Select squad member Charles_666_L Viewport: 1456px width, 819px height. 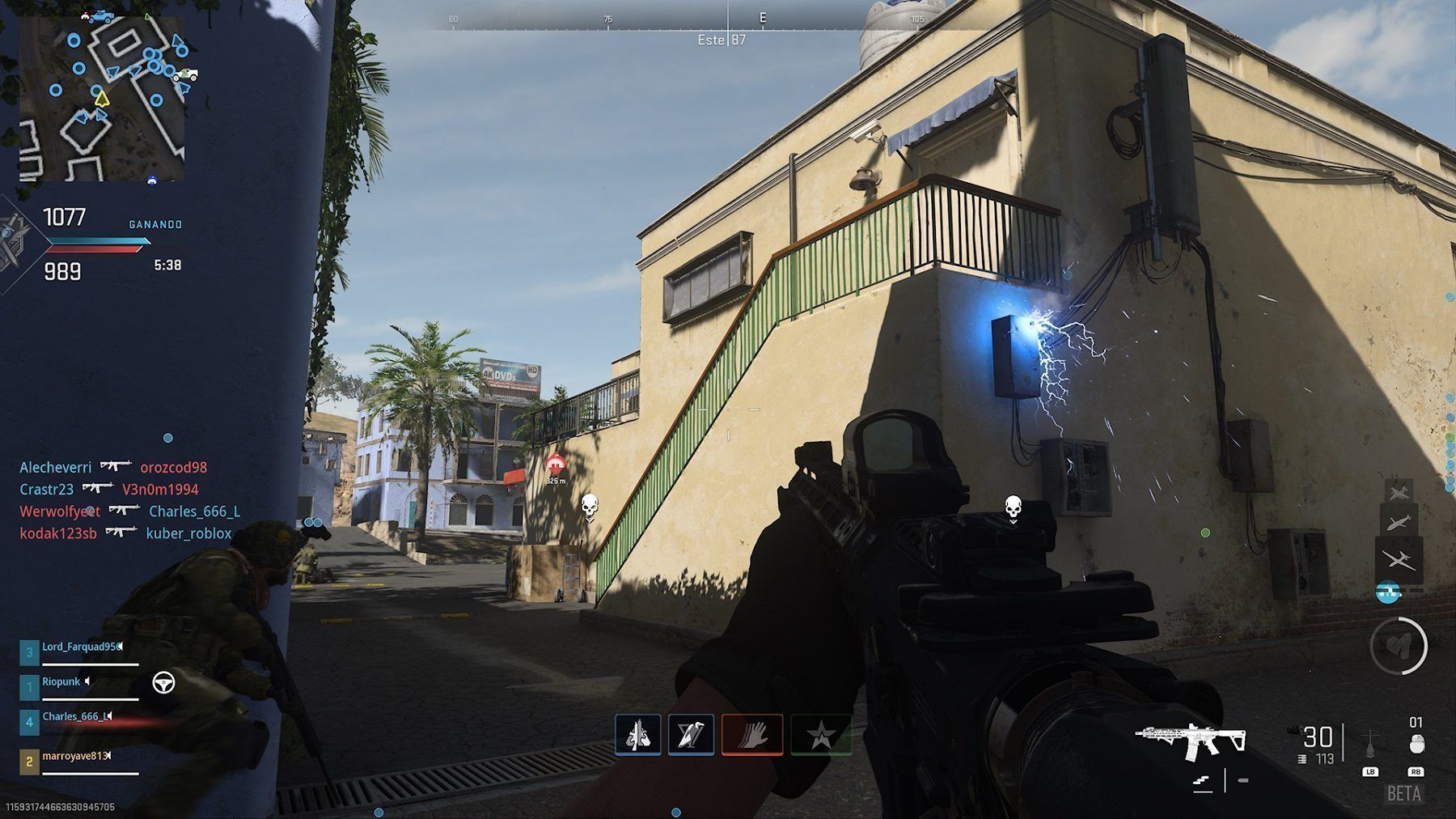point(74,717)
